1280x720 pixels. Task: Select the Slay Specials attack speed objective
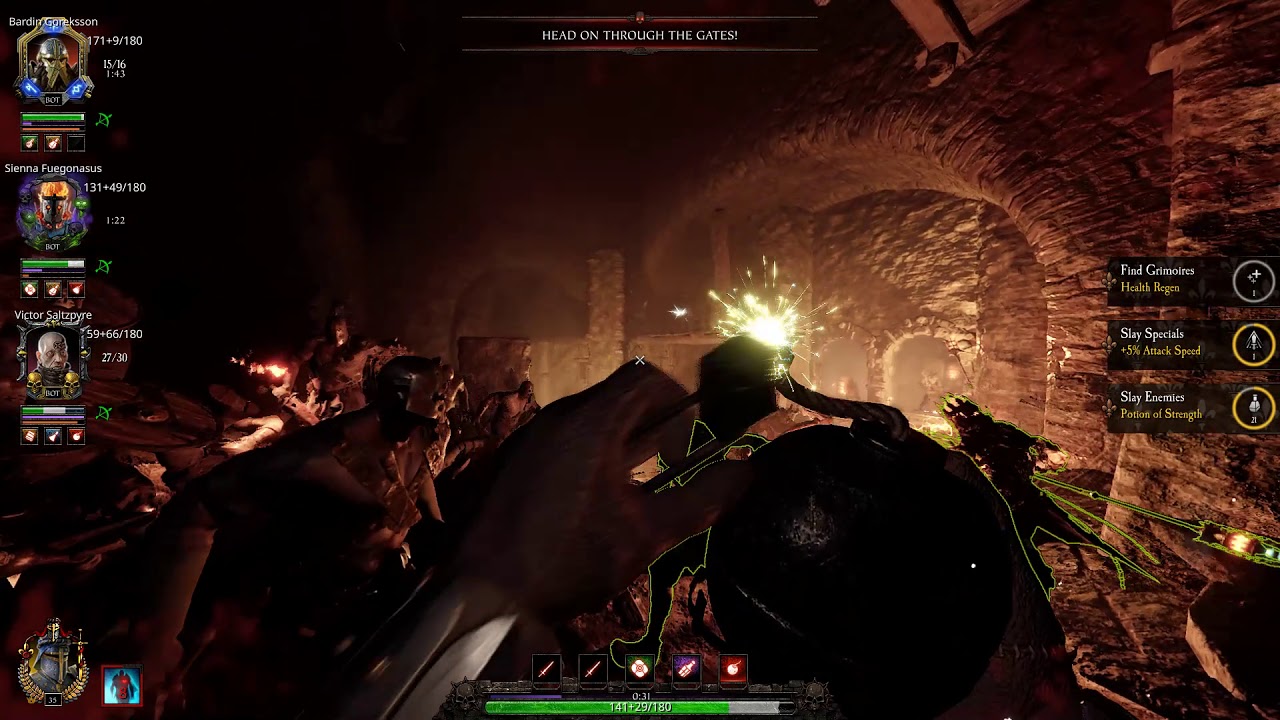coord(1190,342)
